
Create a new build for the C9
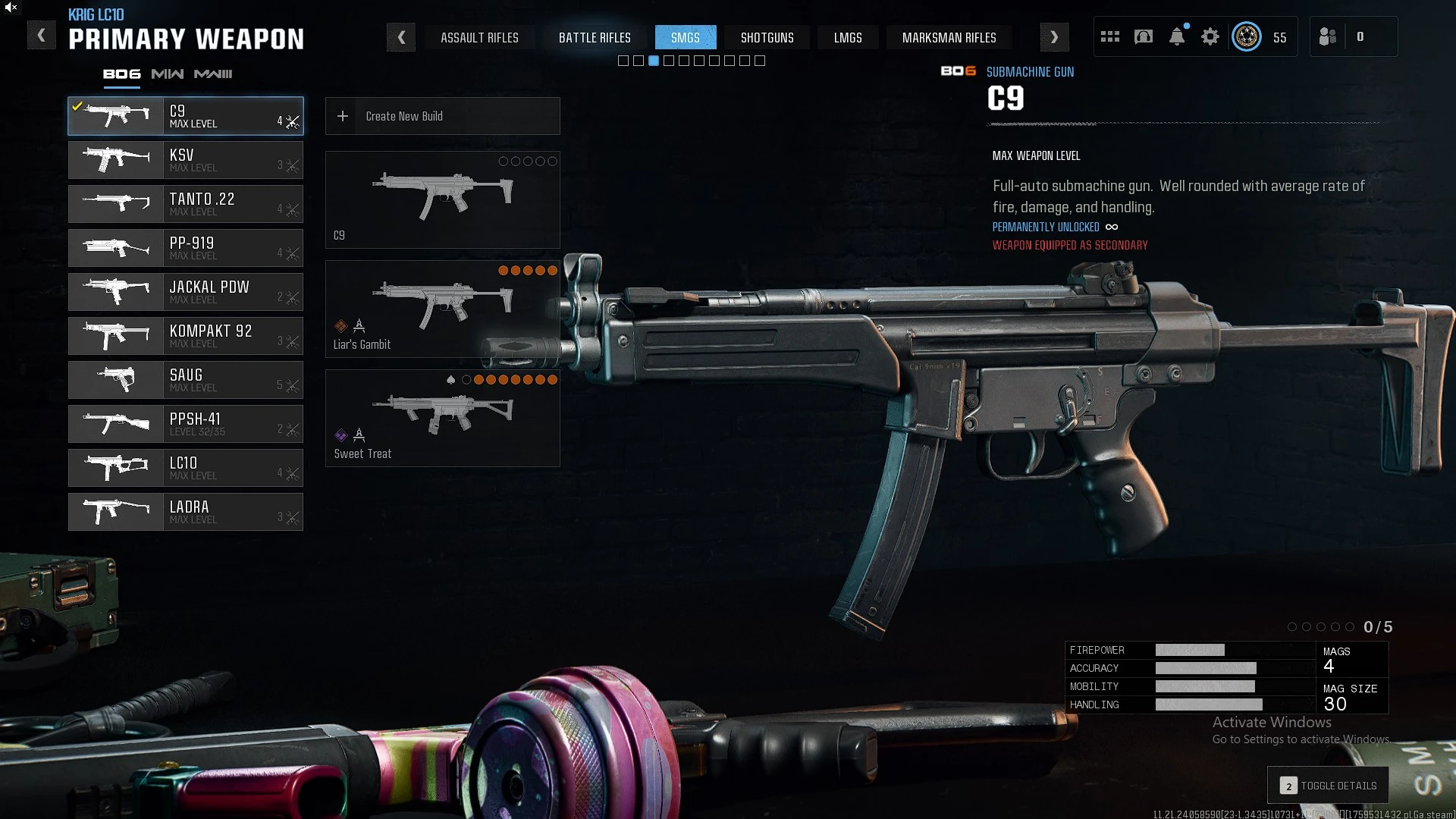(443, 116)
